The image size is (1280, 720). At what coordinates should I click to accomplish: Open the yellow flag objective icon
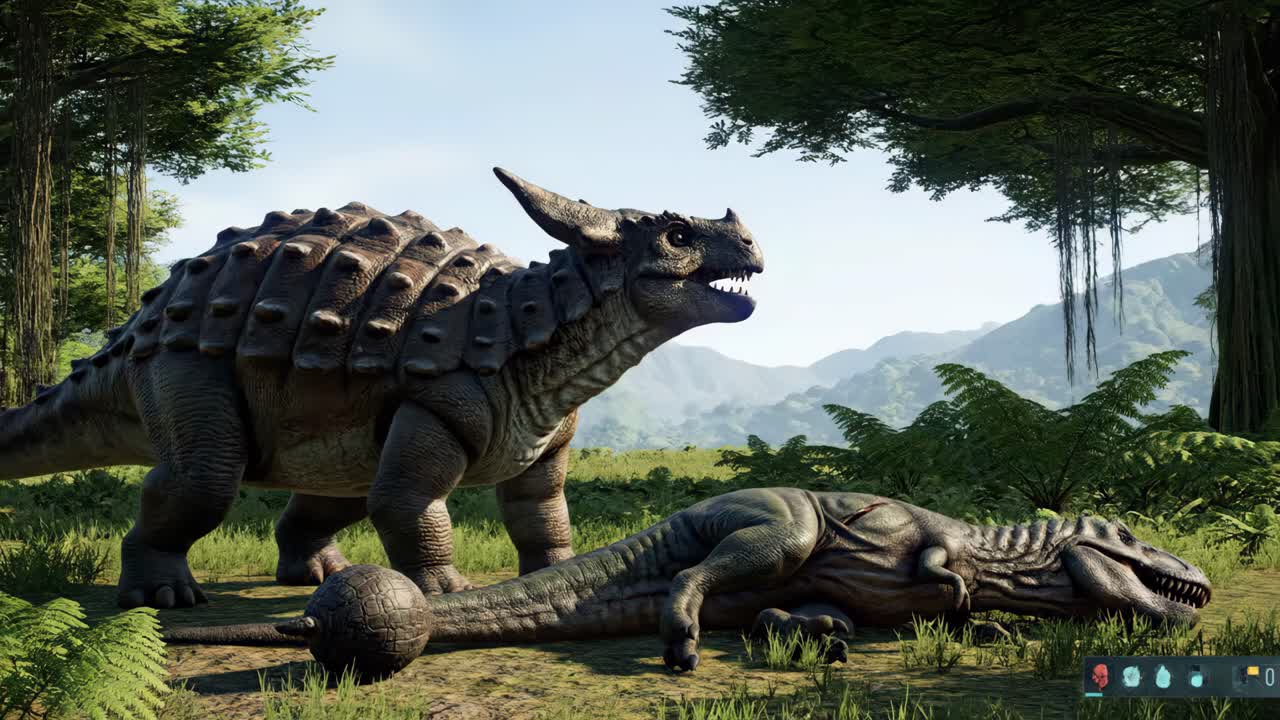(1252, 670)
